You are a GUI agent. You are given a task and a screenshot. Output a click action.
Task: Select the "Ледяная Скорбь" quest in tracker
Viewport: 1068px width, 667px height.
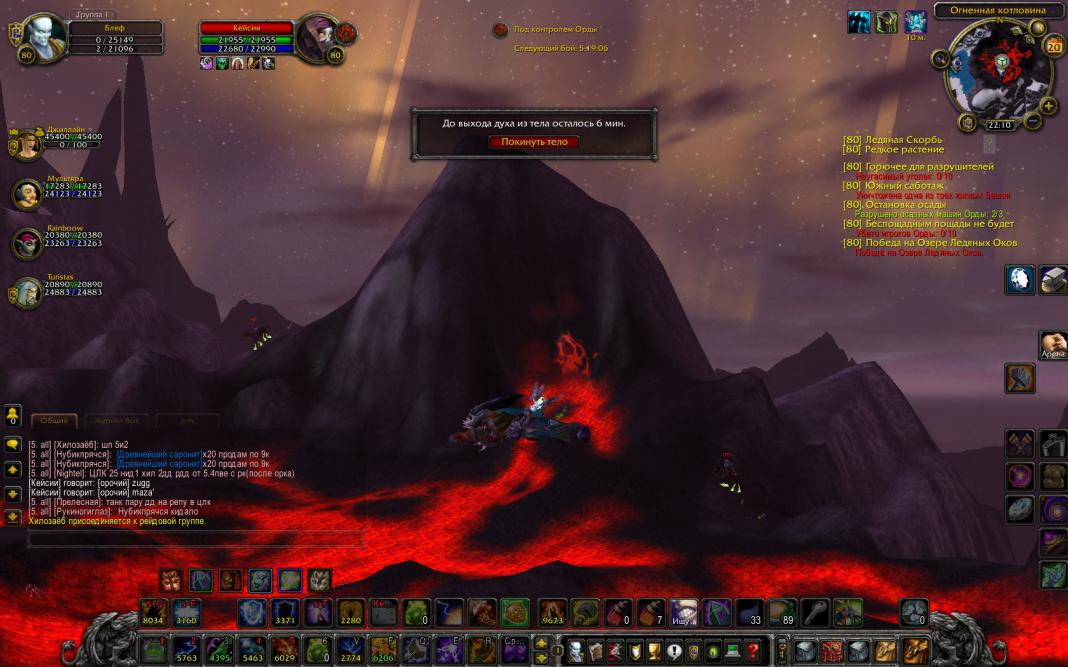pos(905,139)
